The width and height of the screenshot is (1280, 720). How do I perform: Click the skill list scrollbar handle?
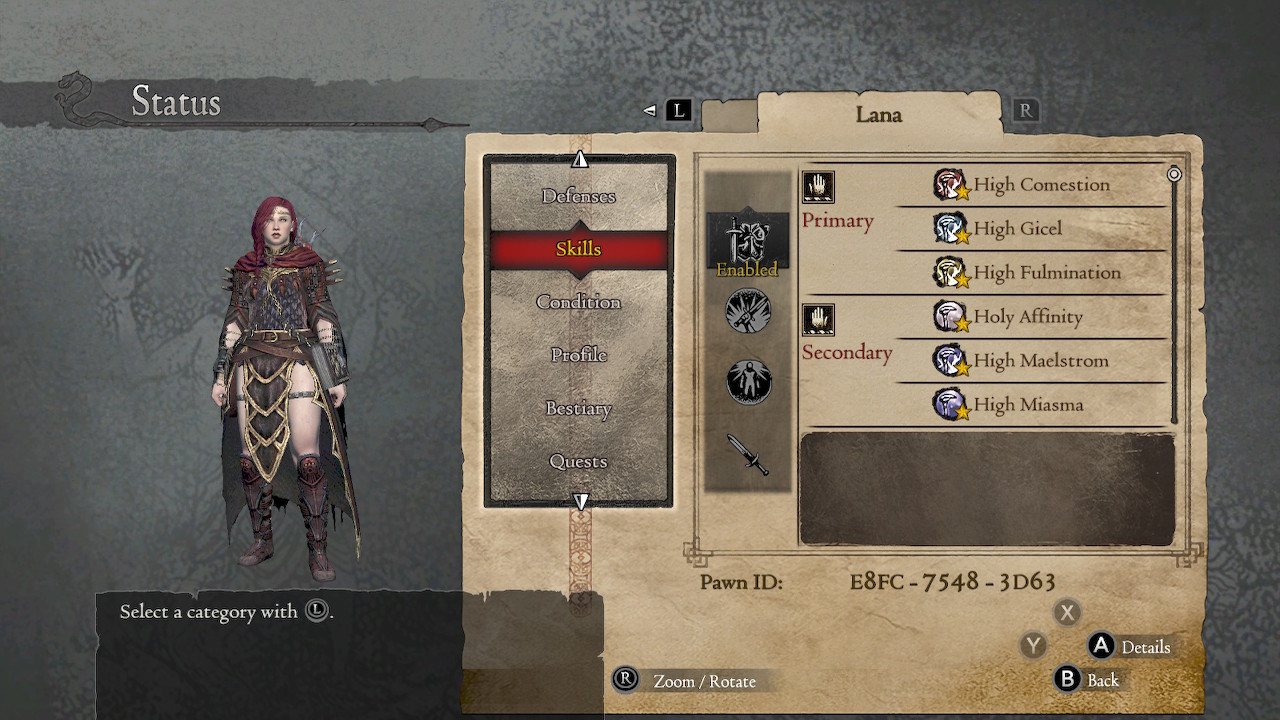1174,174
